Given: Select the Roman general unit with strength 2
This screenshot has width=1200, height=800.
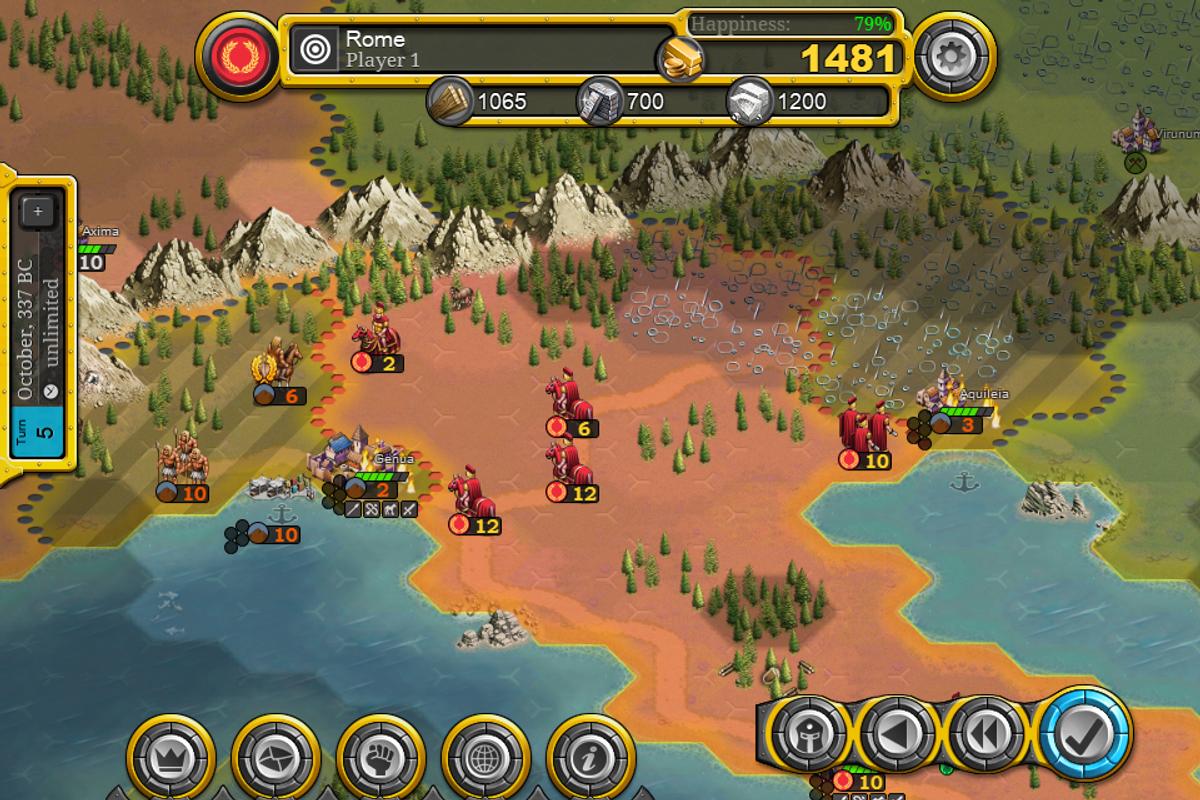Looking at the screenshot, I should pos(378,335).
